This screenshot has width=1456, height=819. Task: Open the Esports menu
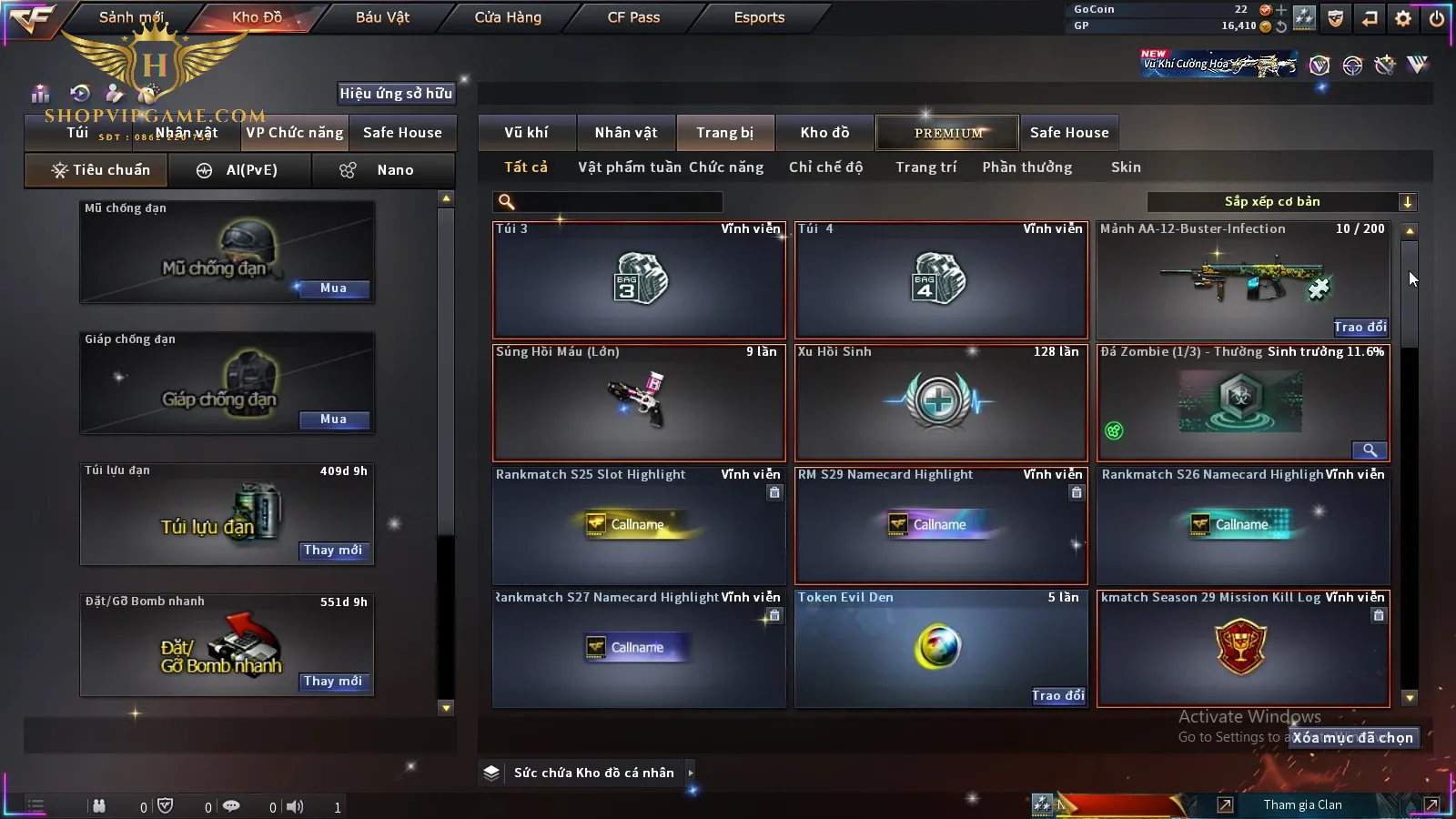pyautogui.click(x=759, y=17)
